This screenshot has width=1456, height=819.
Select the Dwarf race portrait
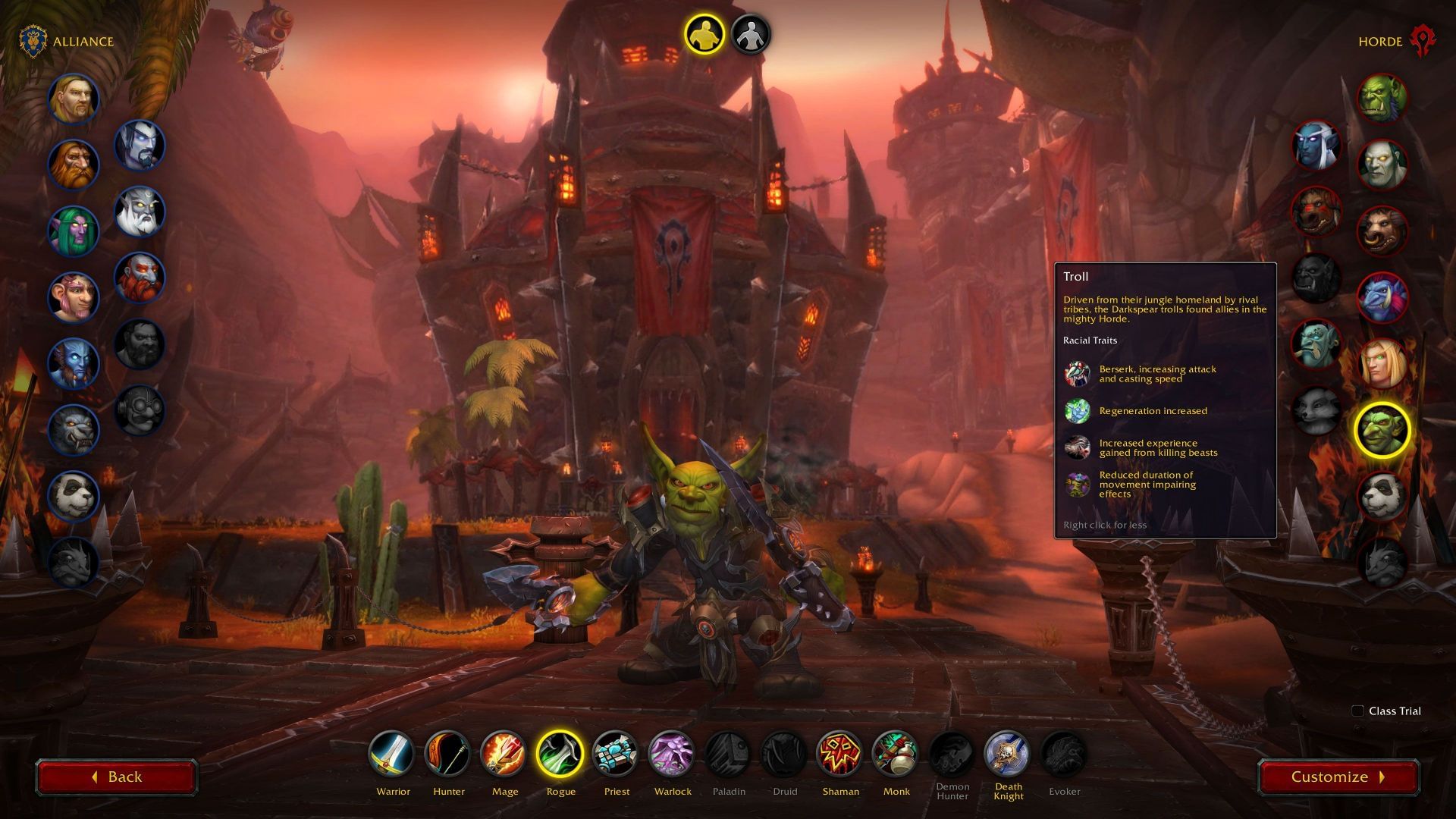coord(74,165)
